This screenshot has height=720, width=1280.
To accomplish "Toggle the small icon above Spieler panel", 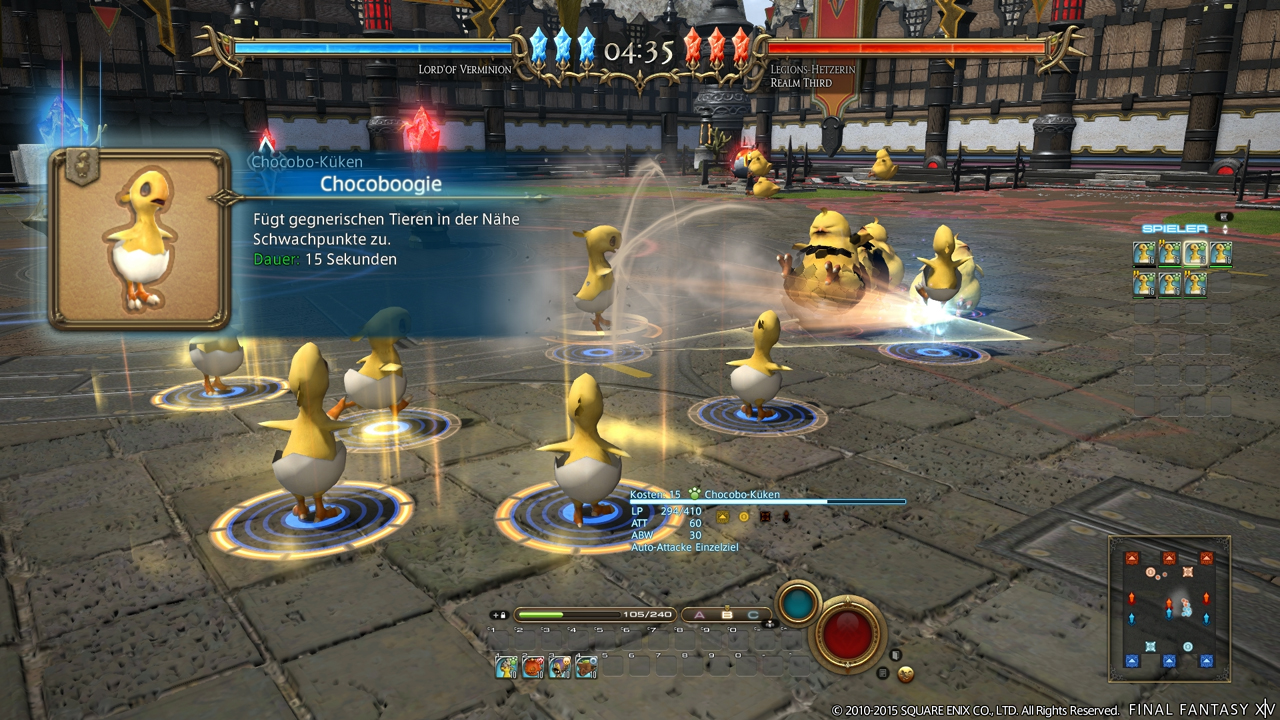I will (x=1222, y=216).
